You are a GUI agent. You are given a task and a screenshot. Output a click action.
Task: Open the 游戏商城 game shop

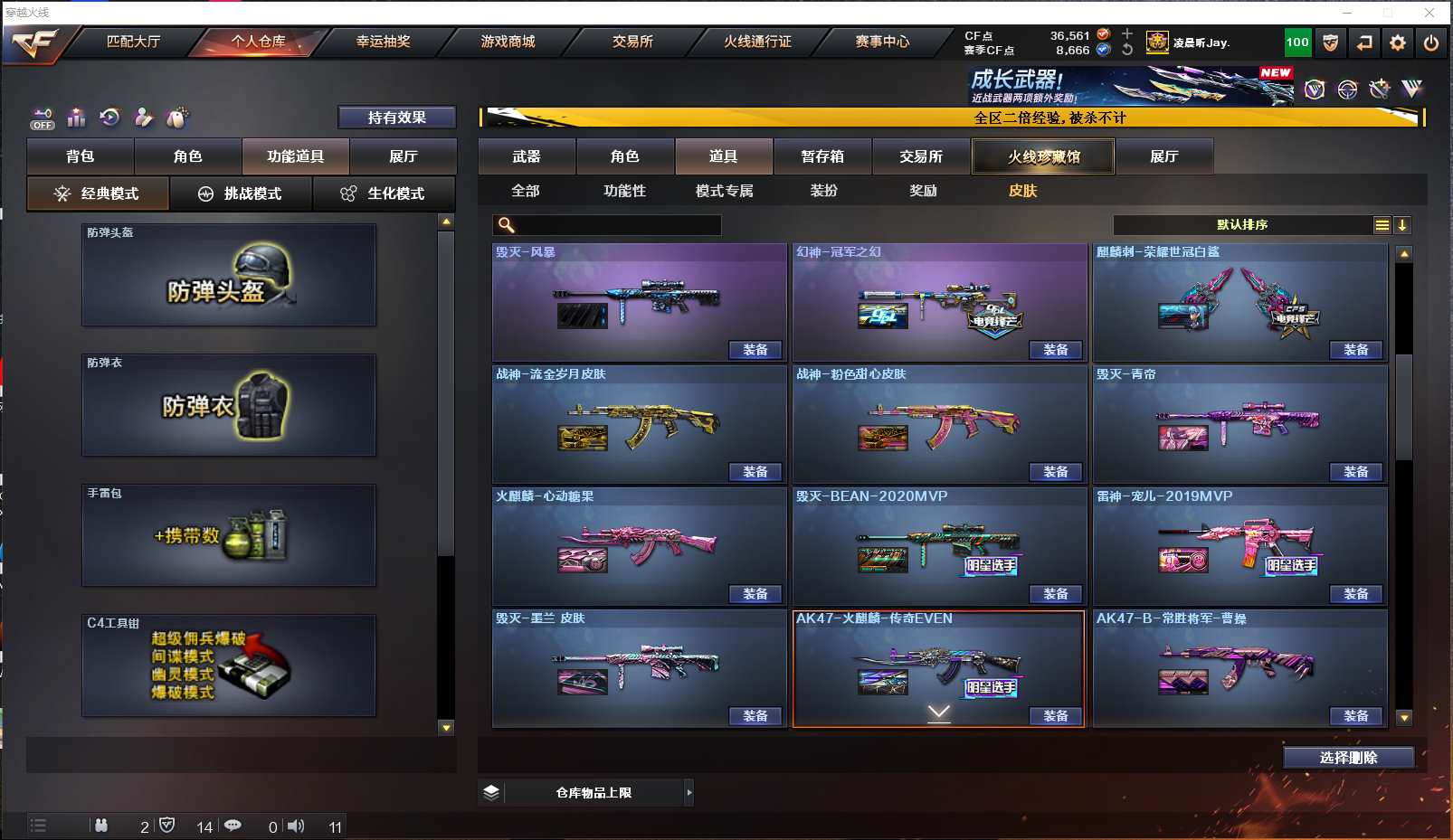[508, 42]
